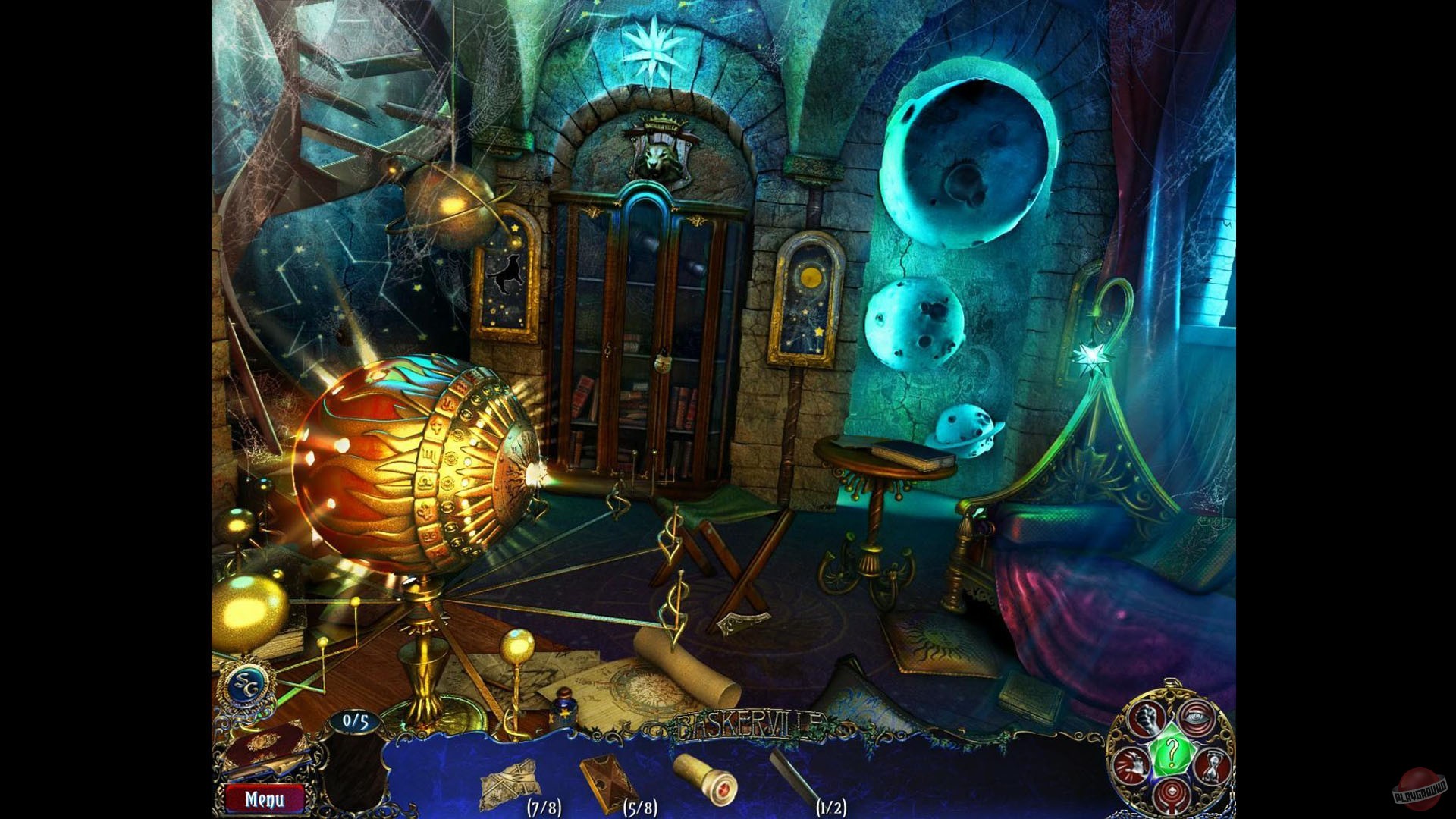Screen dimensions: 1456x819
Task: Use the green question mark hint gem
Action: [x=1172, y=752]
